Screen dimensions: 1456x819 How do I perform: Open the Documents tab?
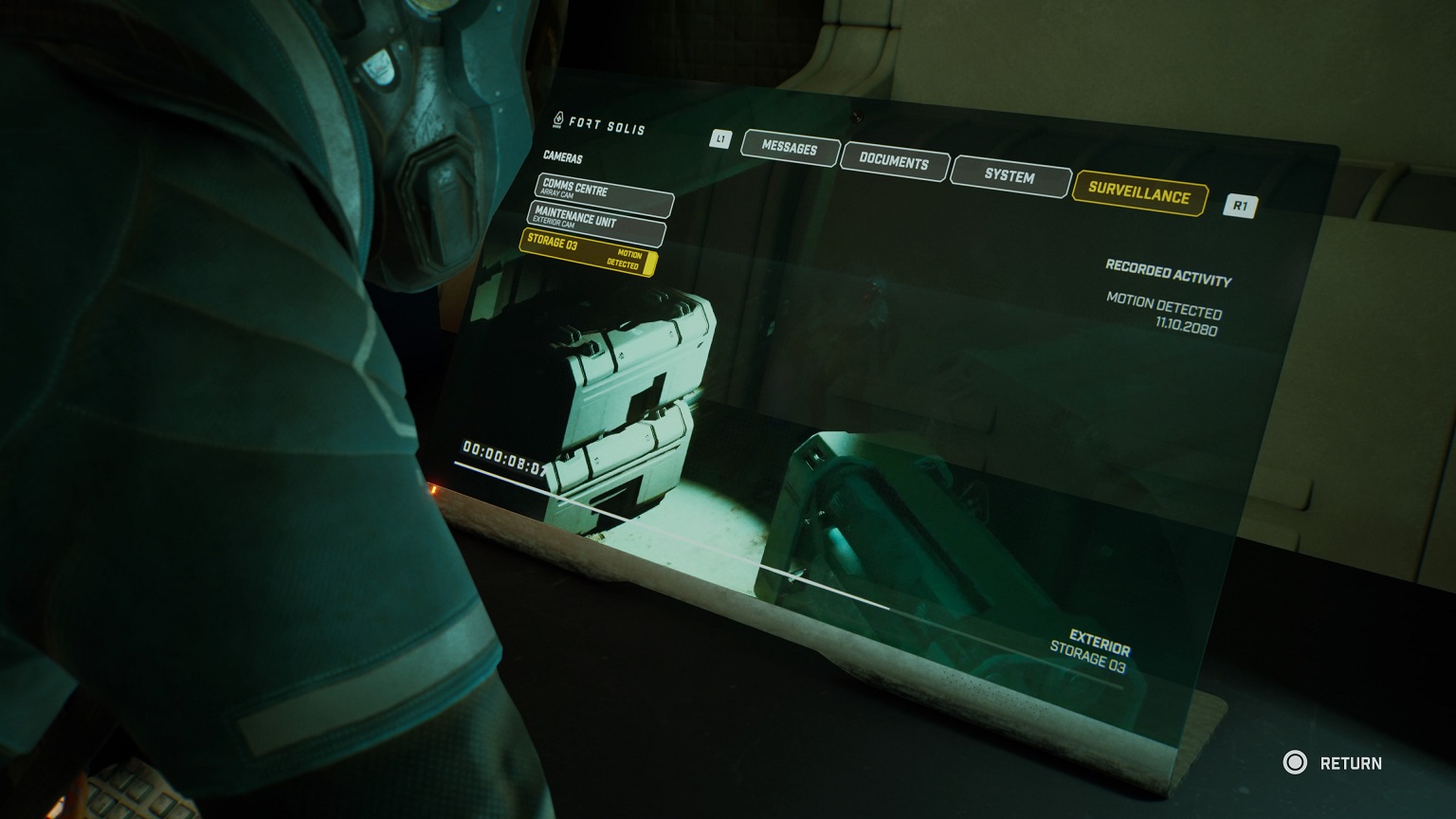pos(893,161)
